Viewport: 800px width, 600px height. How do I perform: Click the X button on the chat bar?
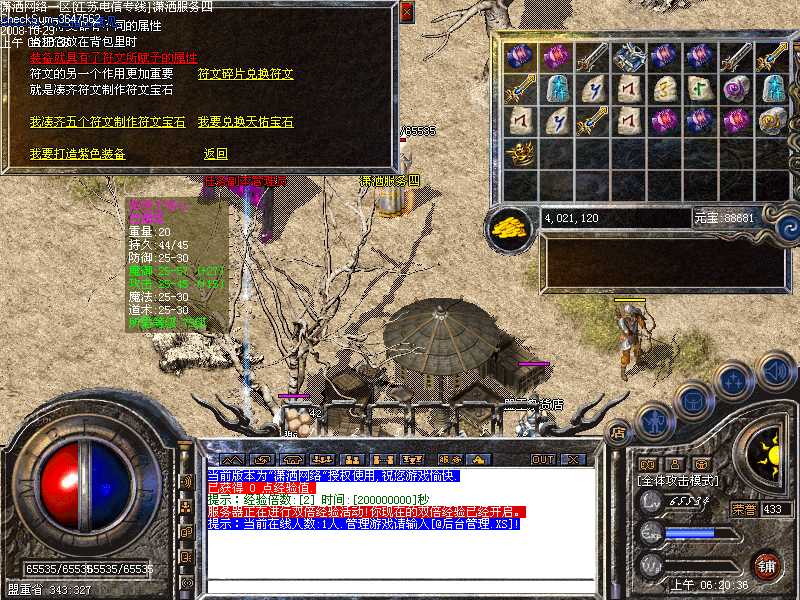[x=572, y=459]
